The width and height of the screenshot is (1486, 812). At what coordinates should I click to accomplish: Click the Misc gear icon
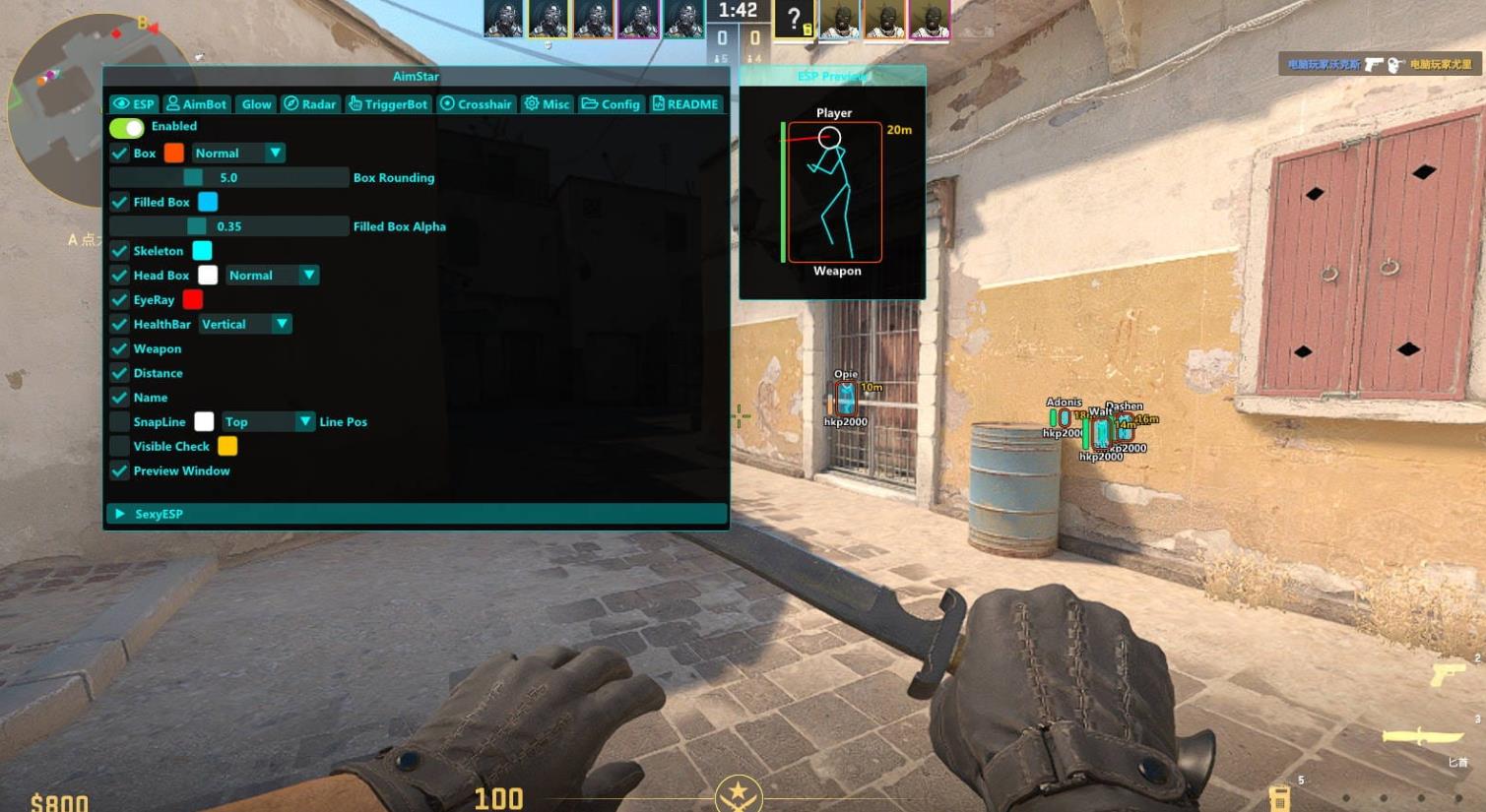(531, 103)
